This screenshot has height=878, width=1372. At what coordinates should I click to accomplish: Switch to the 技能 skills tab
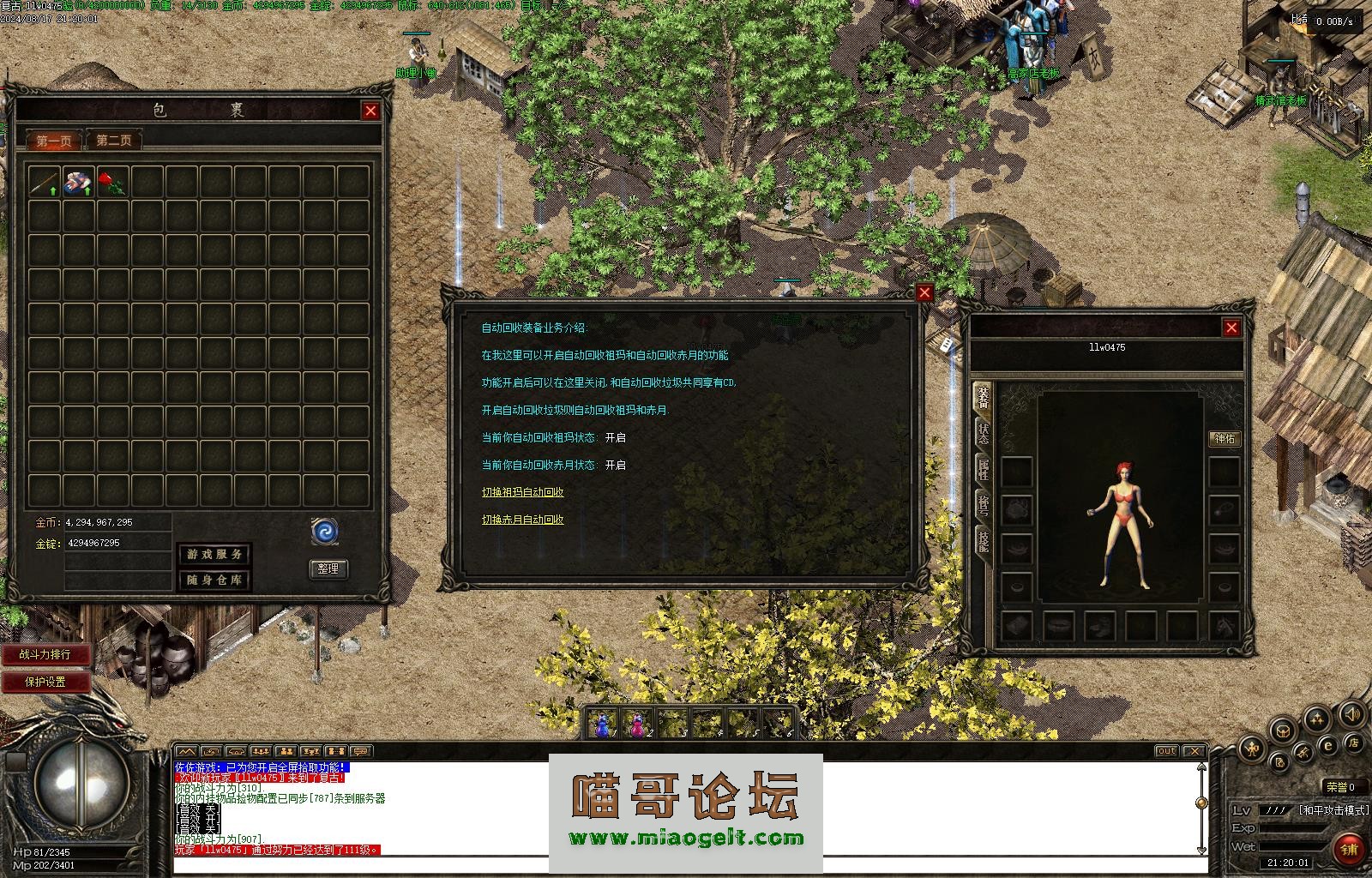(983, 540)
